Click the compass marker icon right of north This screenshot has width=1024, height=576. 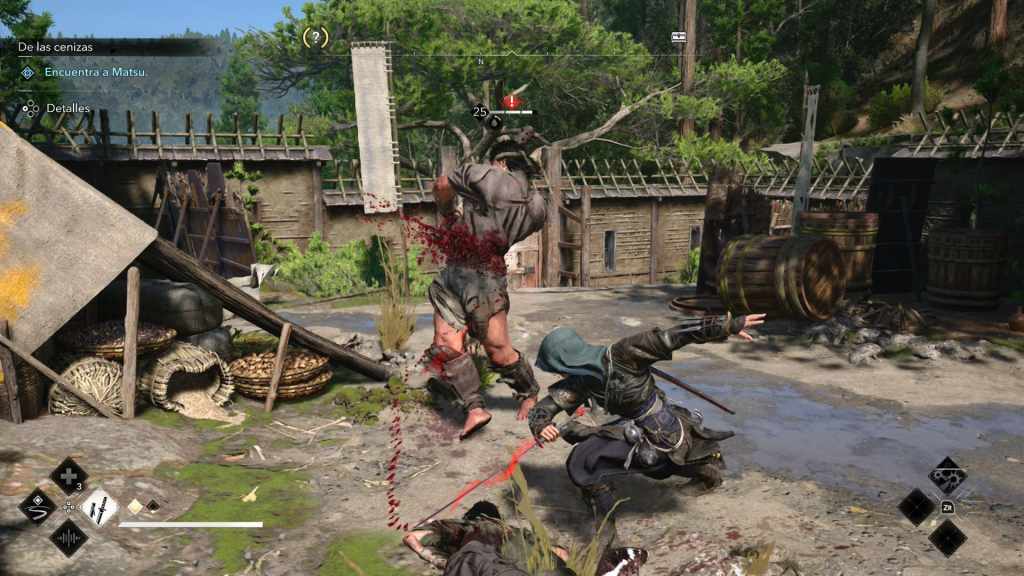679,36
